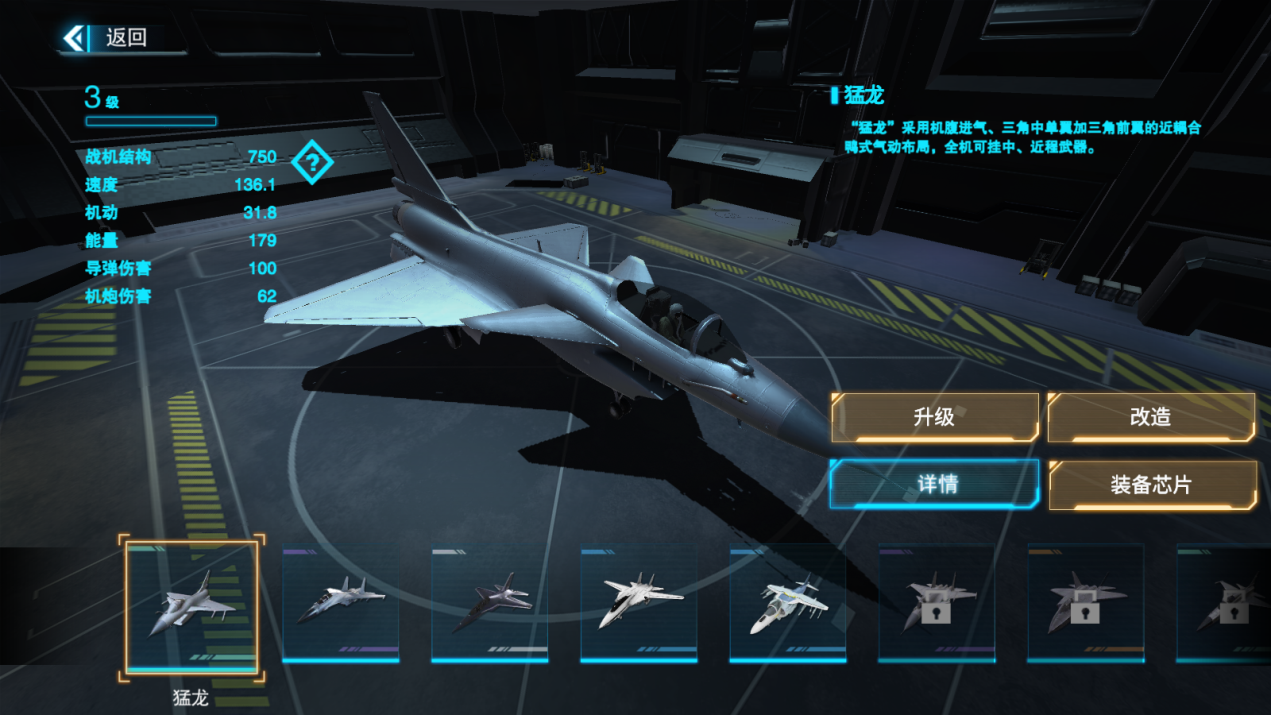
Task: Select the 猛龙 fighter thumbnail
Action: 191,606
